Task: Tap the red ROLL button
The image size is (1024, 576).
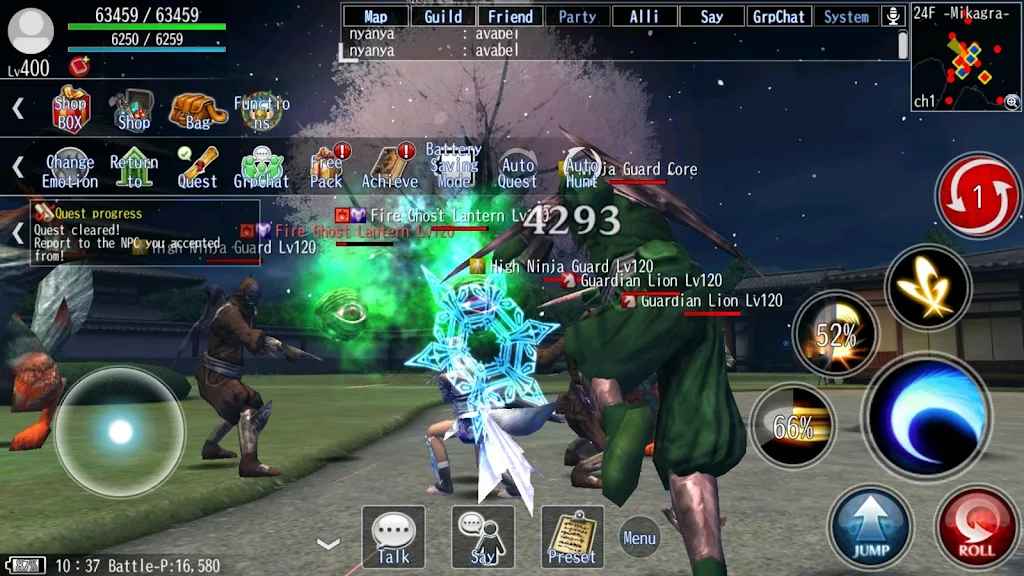Action: tap(976, 527)
